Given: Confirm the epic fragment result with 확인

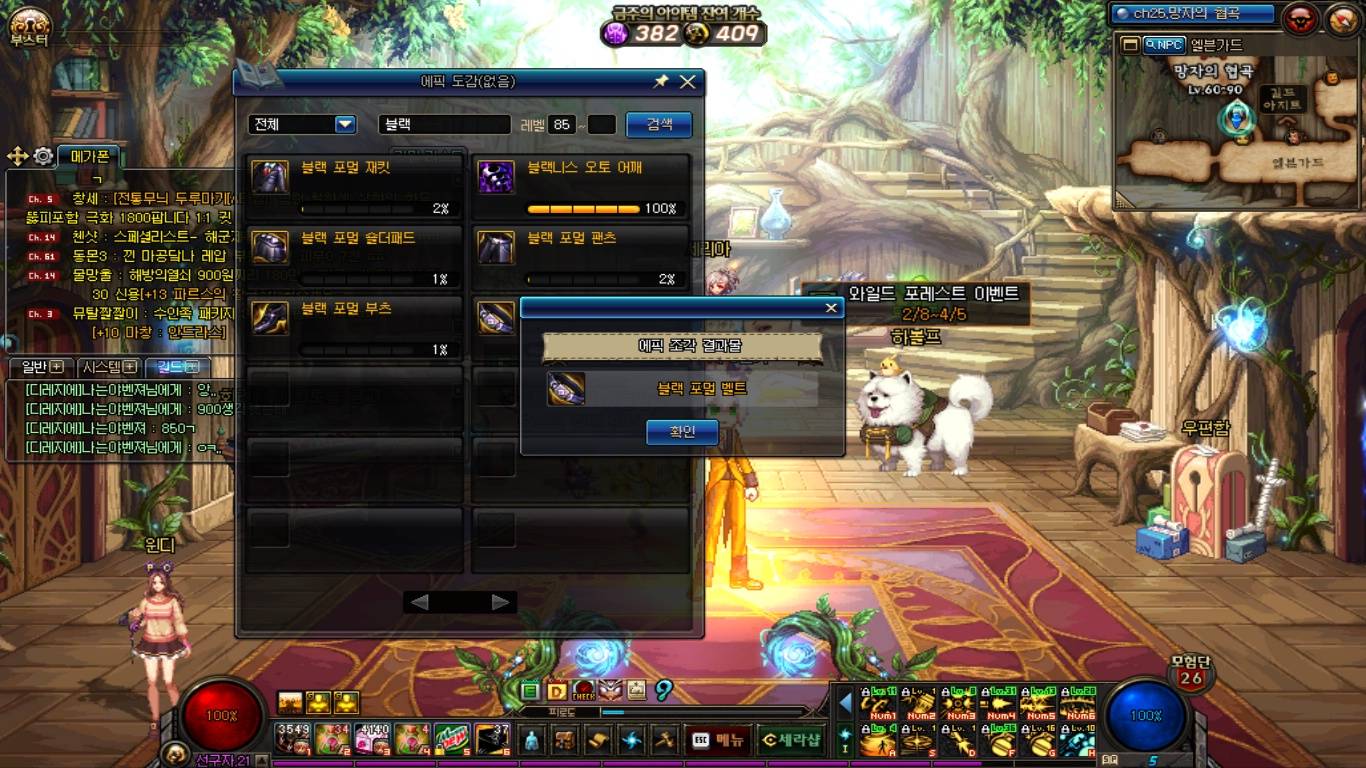Looking at the screenshot, I should (683, 432).
